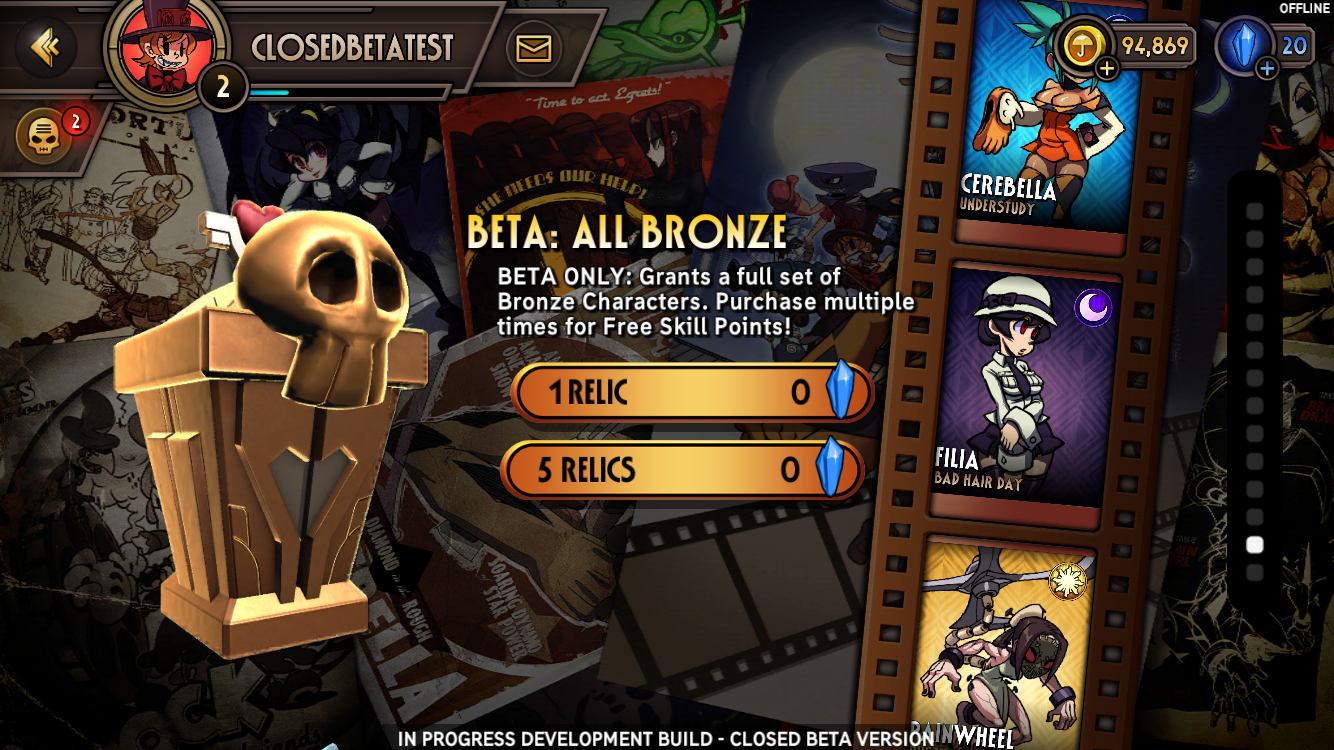Tap the plus to buy more coins
This screenshot has height=750, width=1334.
pos(1105,68)
